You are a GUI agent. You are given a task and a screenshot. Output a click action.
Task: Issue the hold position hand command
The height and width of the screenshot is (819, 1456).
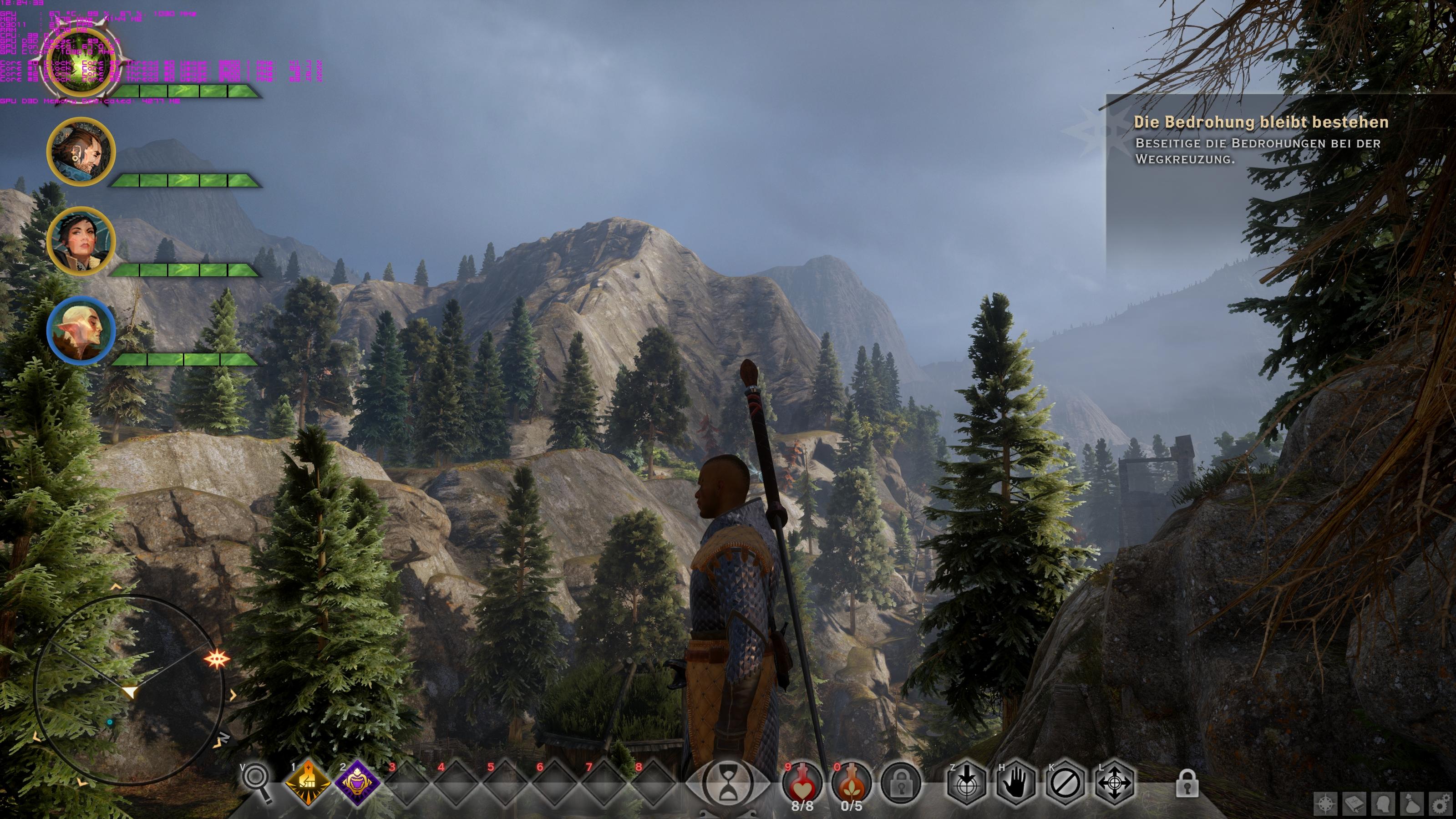coord(1016,783)
